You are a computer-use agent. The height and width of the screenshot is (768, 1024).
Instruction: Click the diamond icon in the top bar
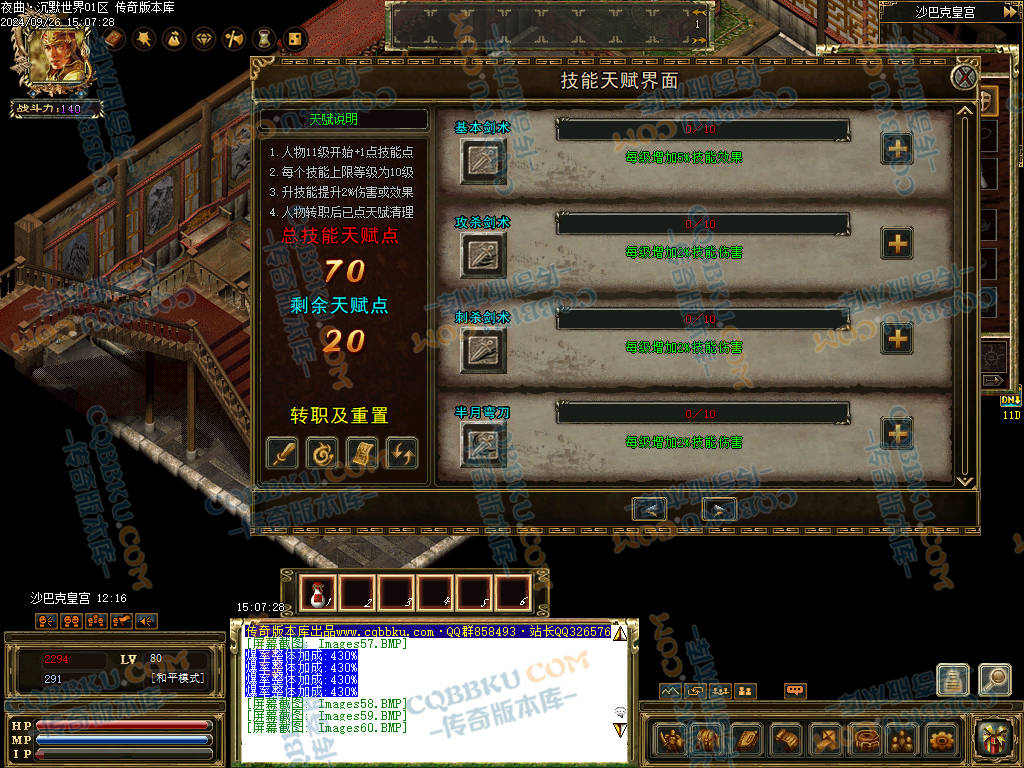205,39
